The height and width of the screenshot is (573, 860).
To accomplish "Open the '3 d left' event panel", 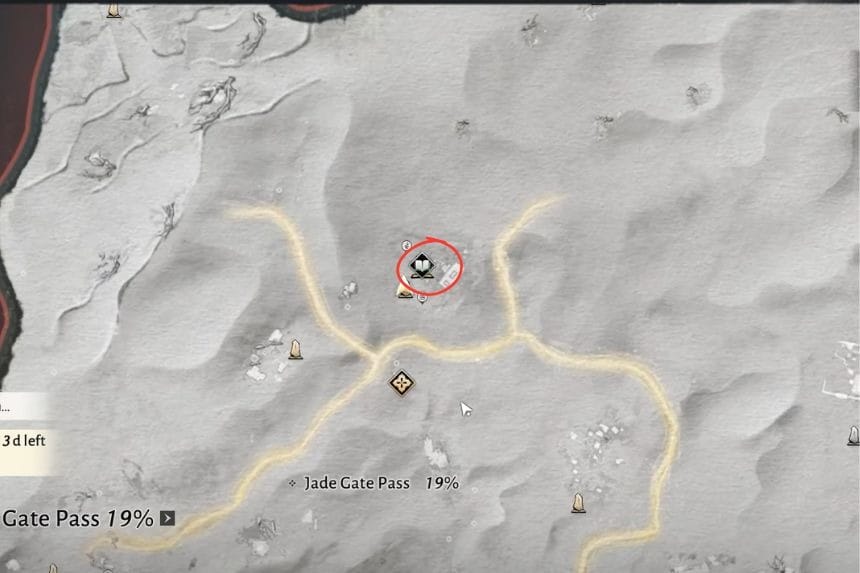I will [24, 440].
